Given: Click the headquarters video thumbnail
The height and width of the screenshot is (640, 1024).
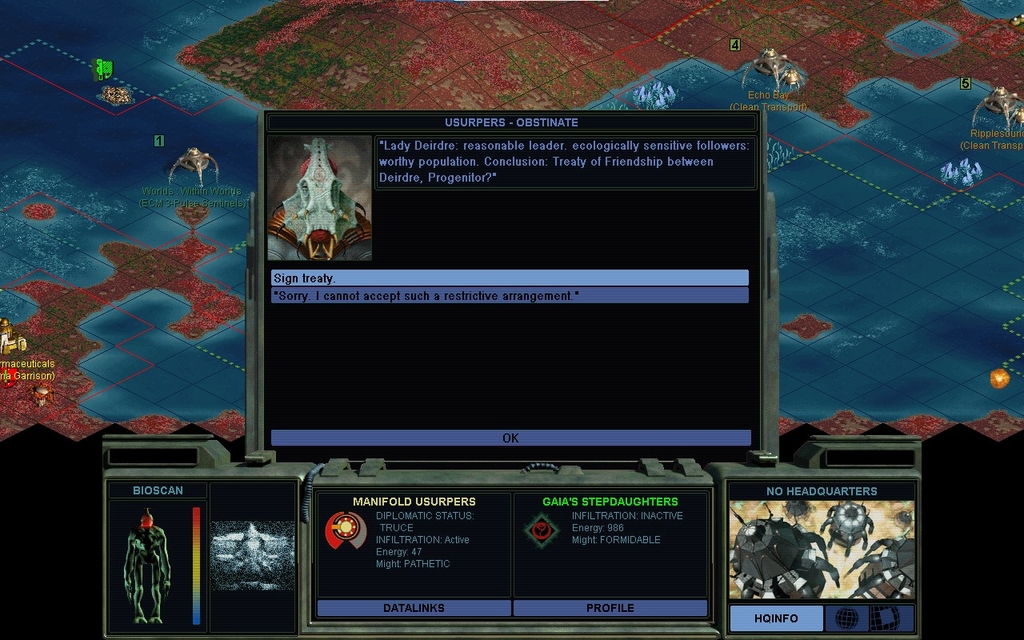Looking at the screenshot, I should click(821, 549).
